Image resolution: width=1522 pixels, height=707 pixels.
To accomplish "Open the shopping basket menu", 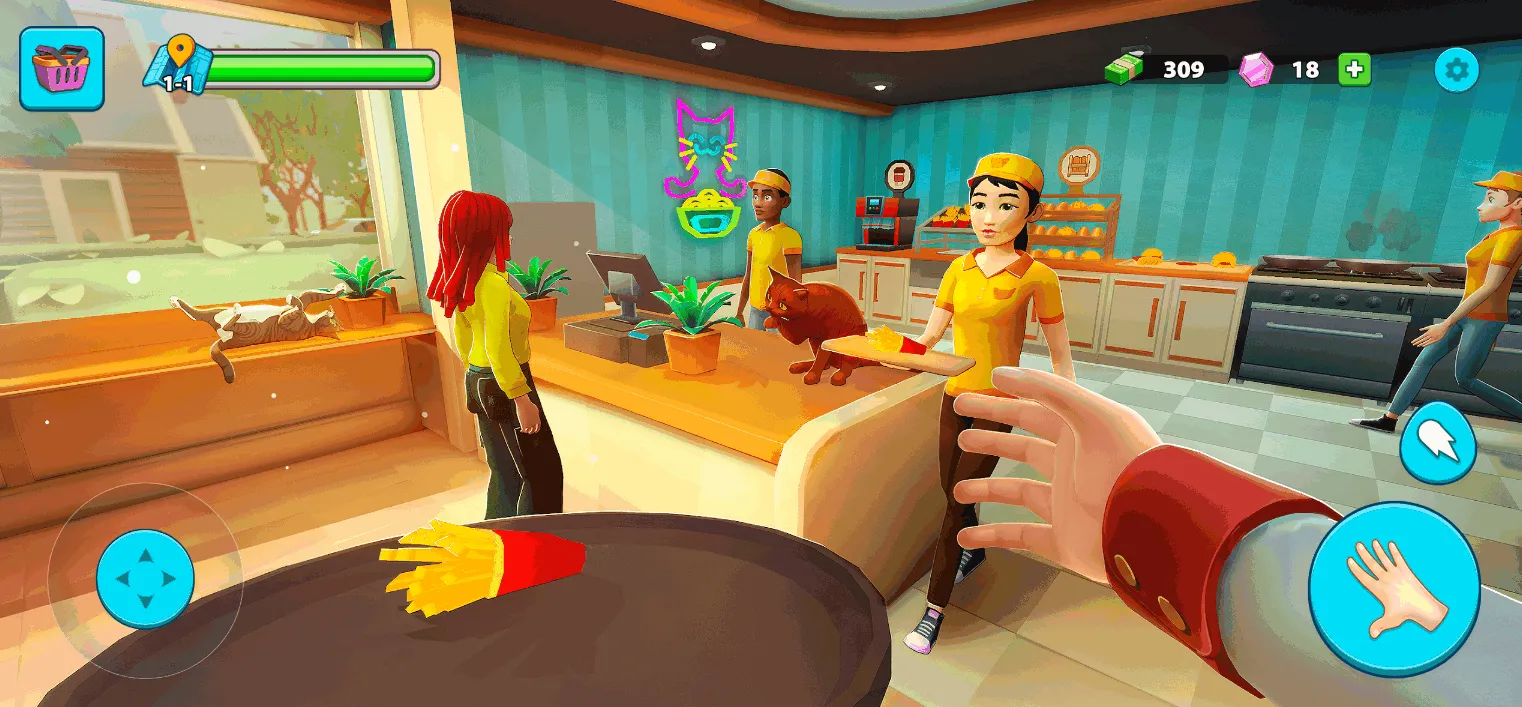I will pyautogui.click(x=62, y=69).
